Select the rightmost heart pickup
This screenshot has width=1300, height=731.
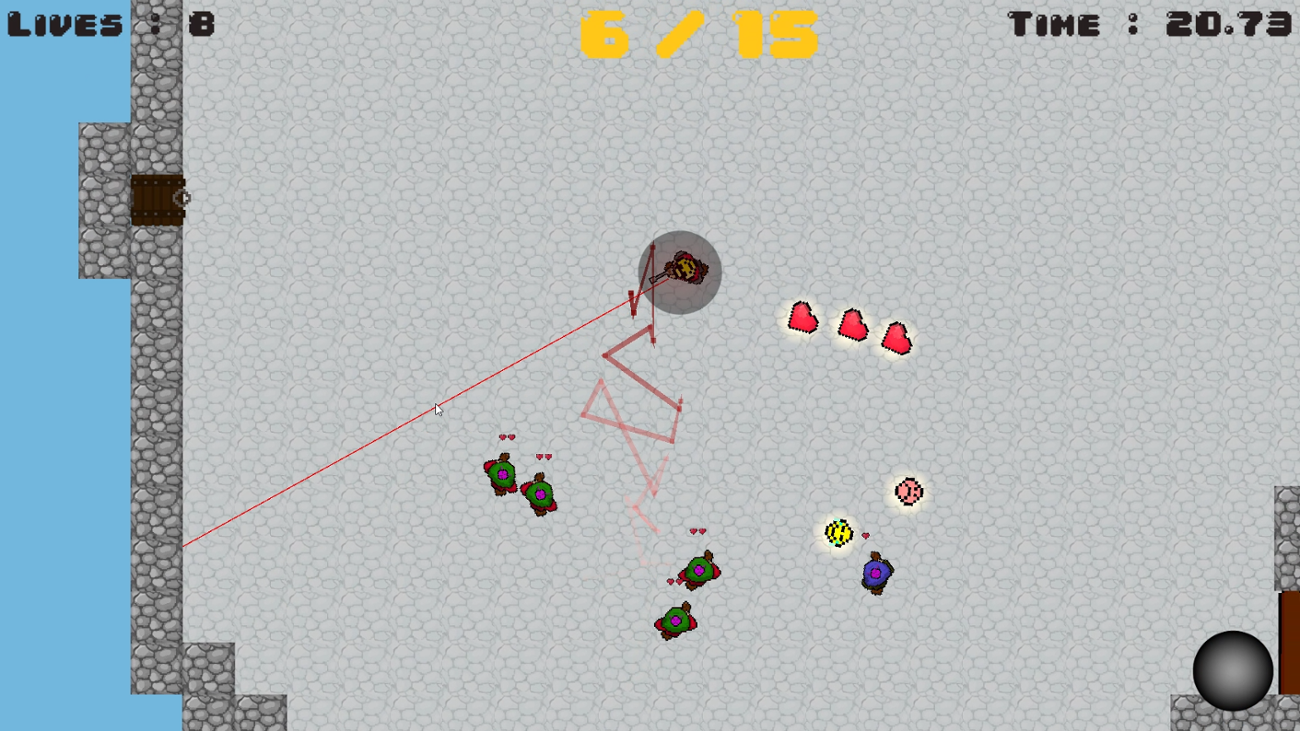pos(897,338)
